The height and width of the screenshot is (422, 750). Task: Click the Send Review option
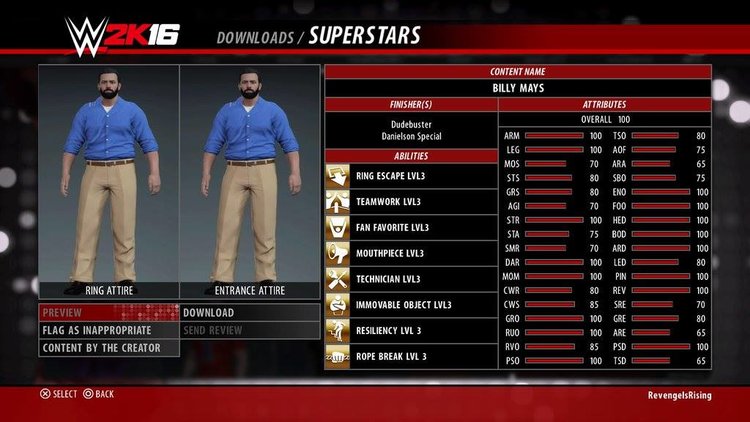[250, 330]
